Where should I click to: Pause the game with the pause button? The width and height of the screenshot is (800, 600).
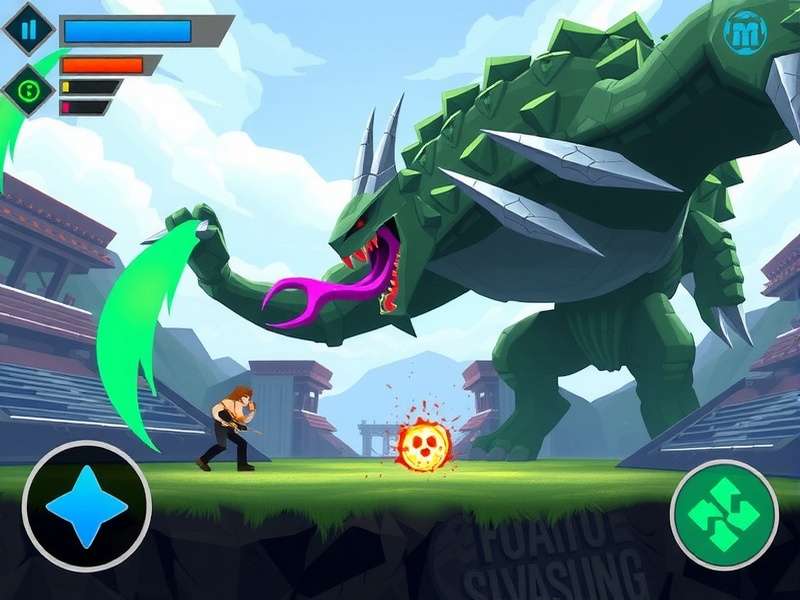[28, 29]
